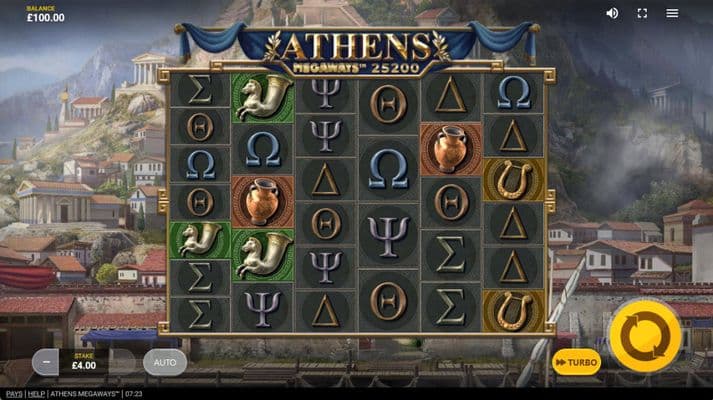Viewport: 713px width, 400px height.
Task: Open the Help link
Action: 36,394
